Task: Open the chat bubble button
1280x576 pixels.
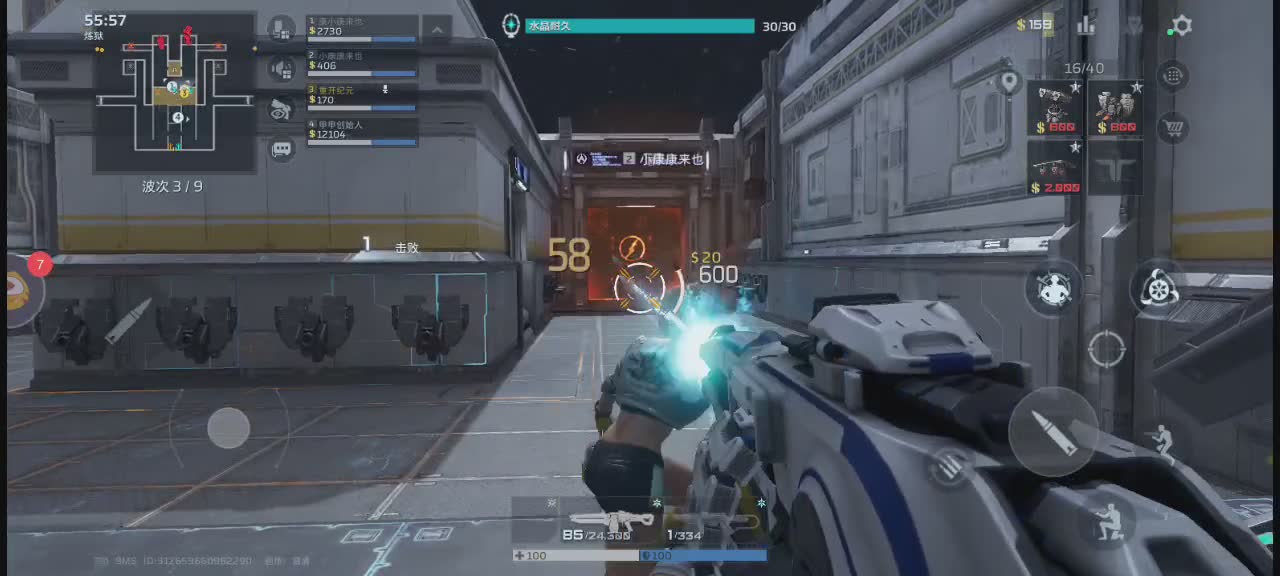Action: (282, 149)
